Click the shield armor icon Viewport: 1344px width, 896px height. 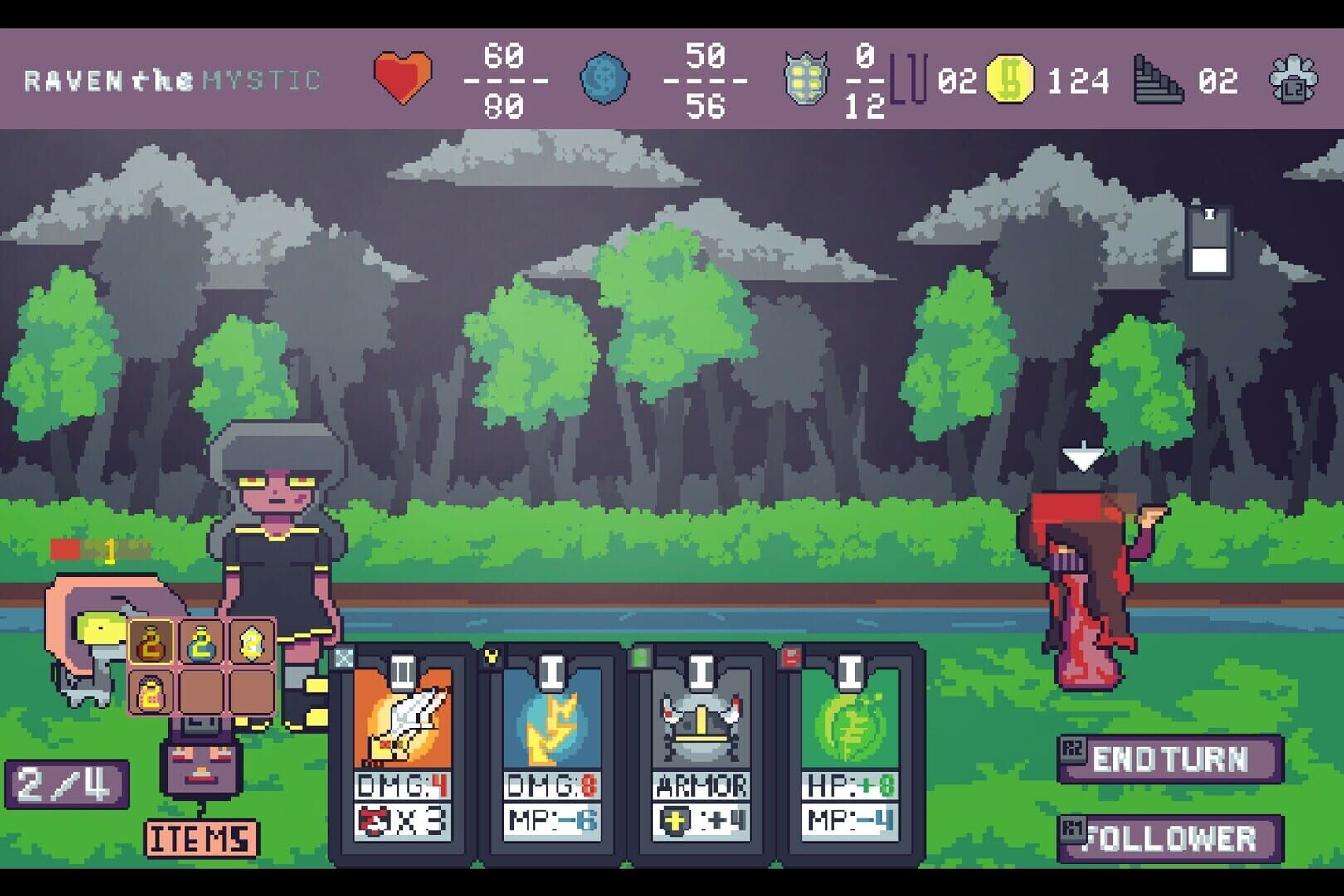[805, 80]
